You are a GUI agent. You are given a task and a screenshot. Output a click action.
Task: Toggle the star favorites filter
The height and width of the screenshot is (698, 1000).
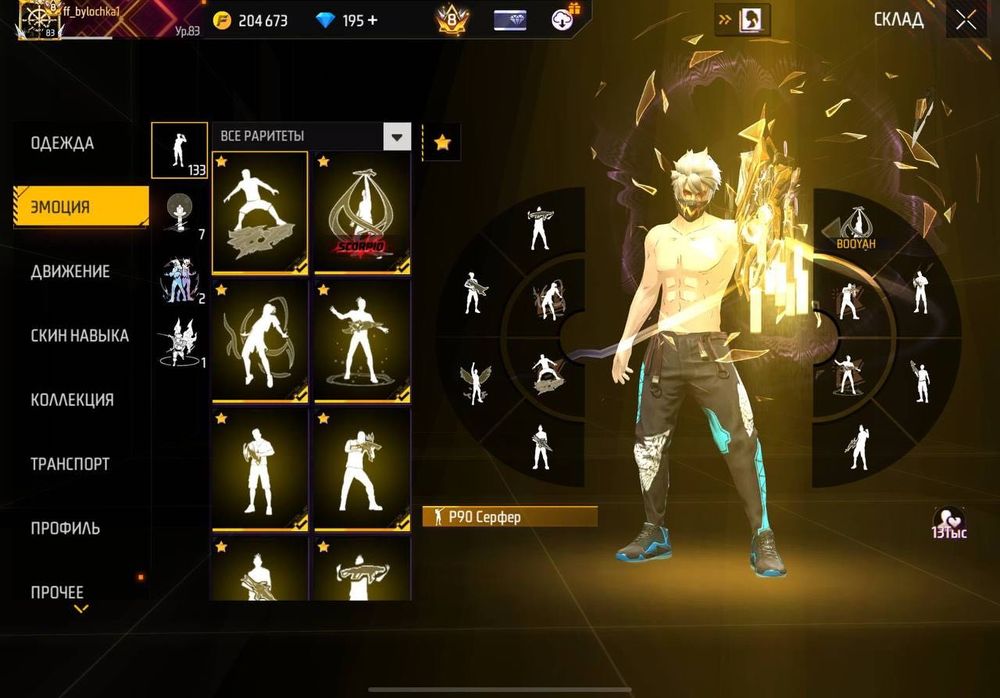click(442, 143)
